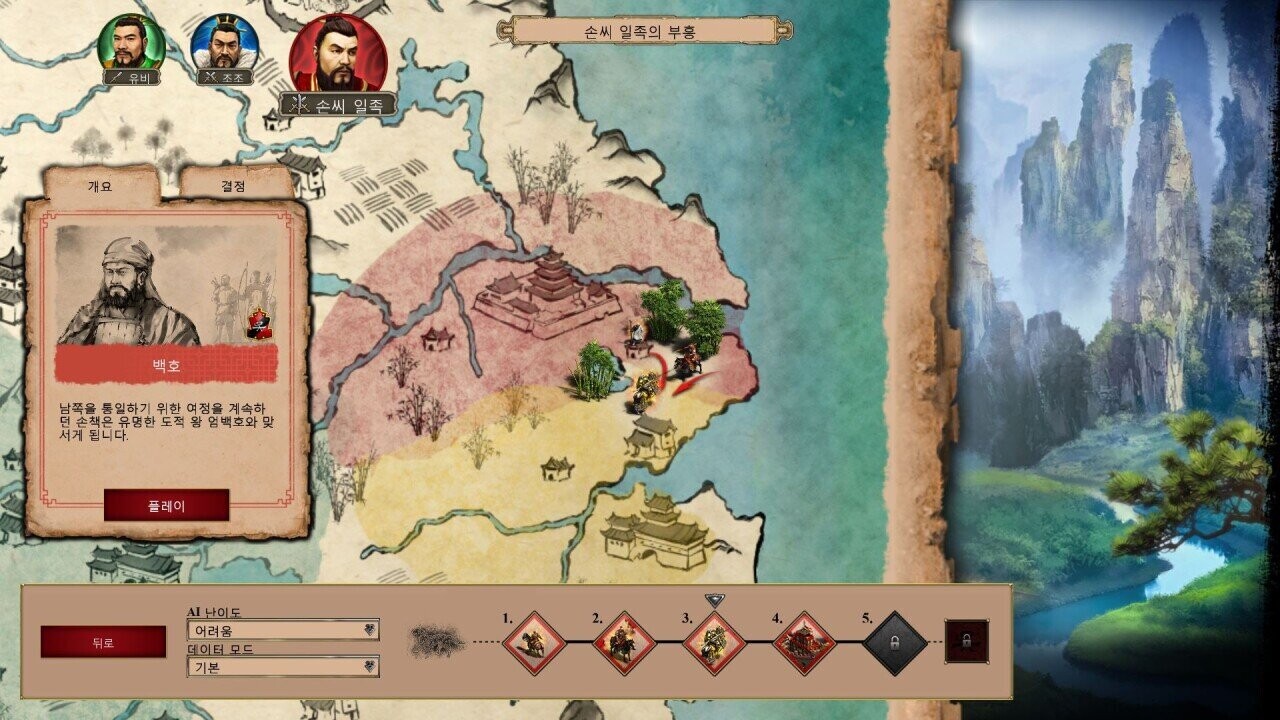Image resolution: width=1280 pixels, height=720 pixels.
Task: Select scenario 2 diamond icon
Action: click(624, 643)
